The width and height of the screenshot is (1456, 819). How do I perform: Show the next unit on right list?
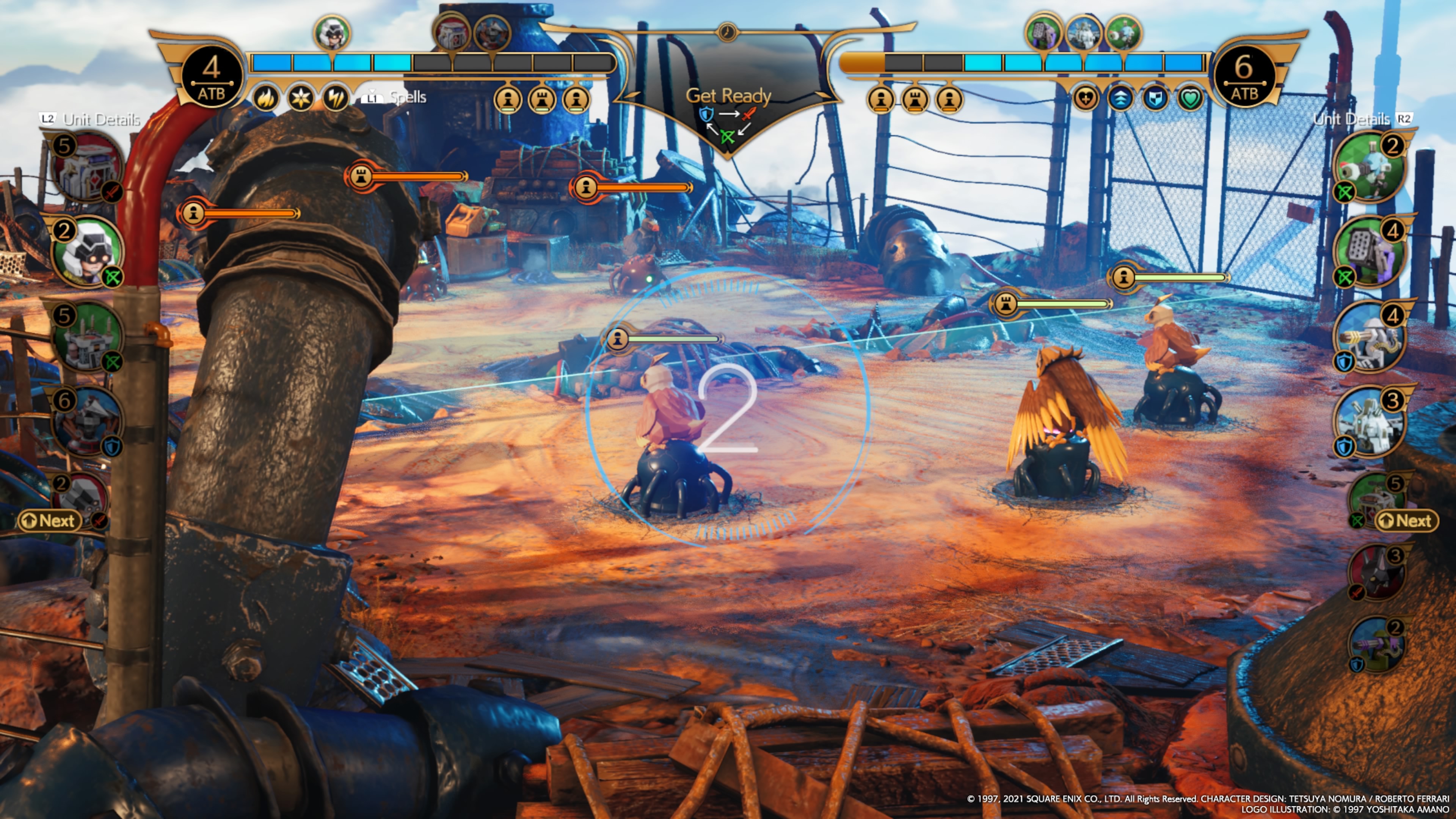[1406, 521]
